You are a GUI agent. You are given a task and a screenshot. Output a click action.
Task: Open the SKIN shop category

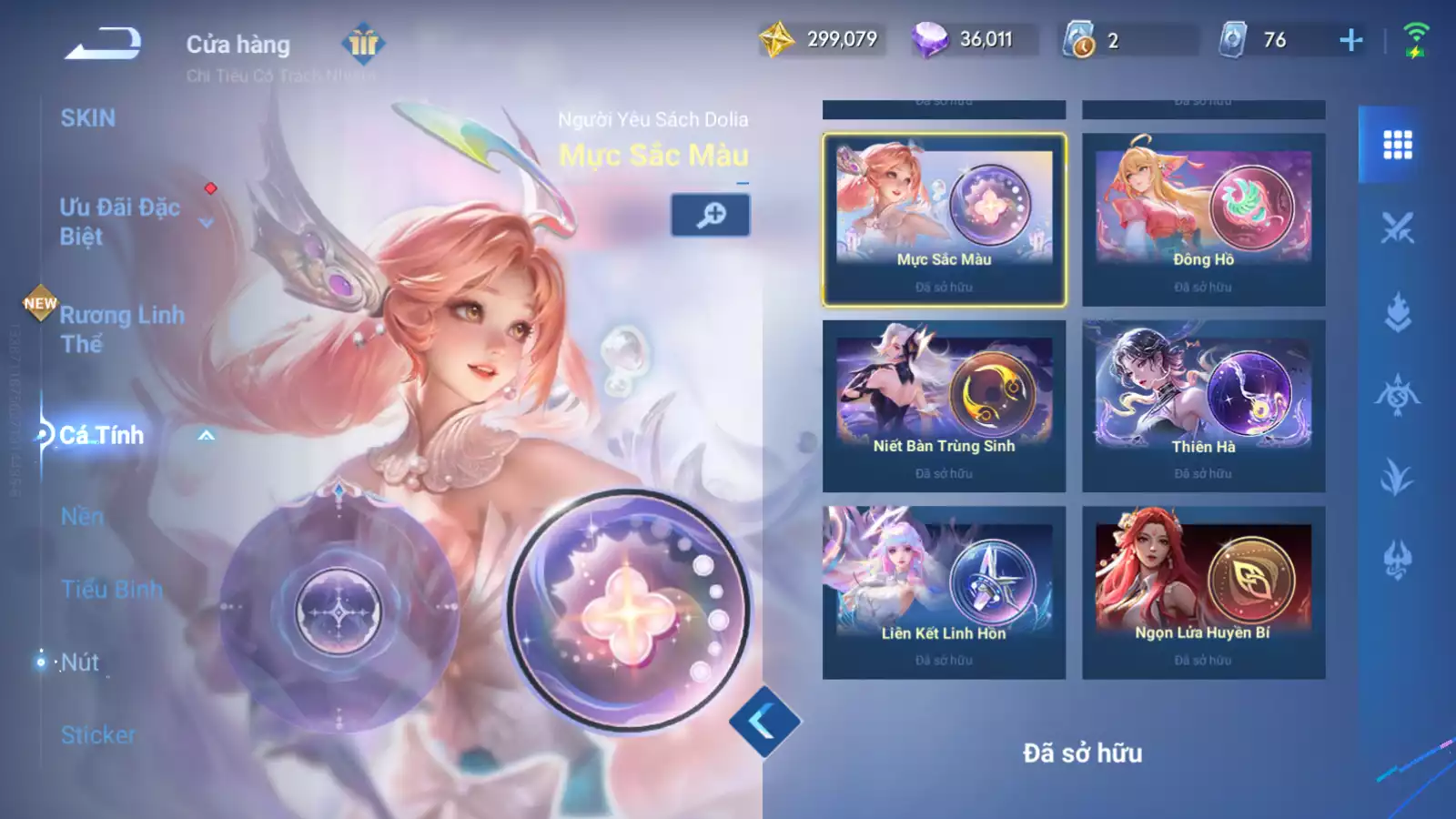coord(88,118)
